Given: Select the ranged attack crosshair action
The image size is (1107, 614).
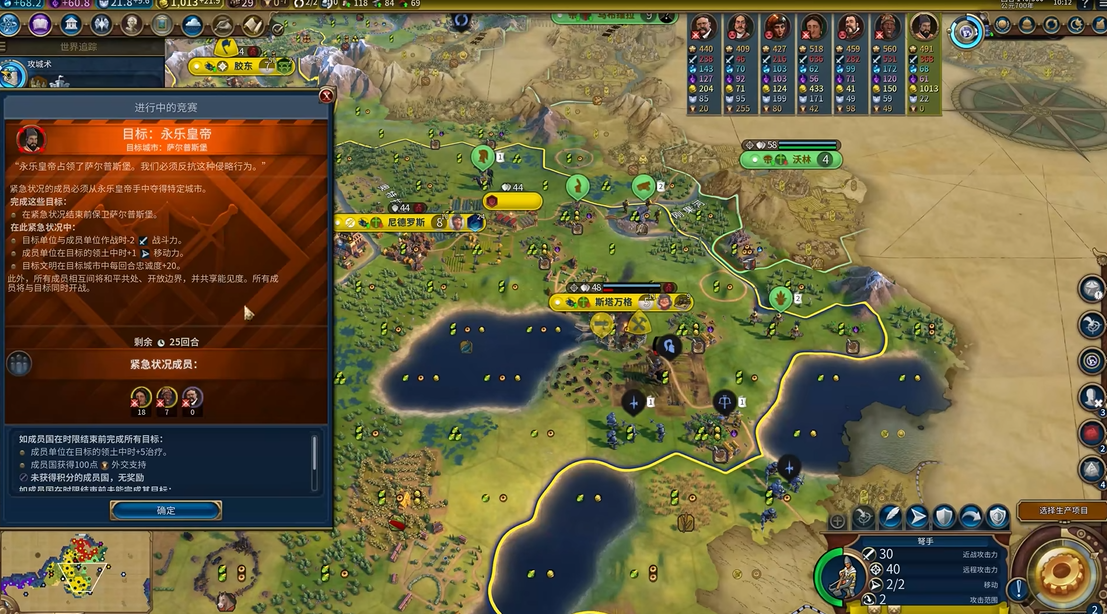Looking at the screenshot, I should [864, 517].
